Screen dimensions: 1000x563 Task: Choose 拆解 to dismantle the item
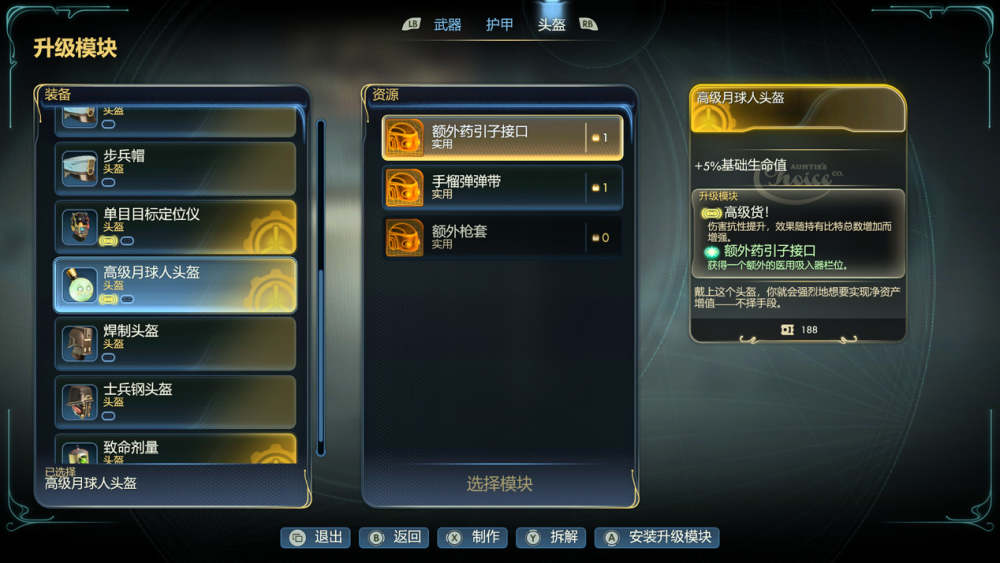(x=552, y=537)
